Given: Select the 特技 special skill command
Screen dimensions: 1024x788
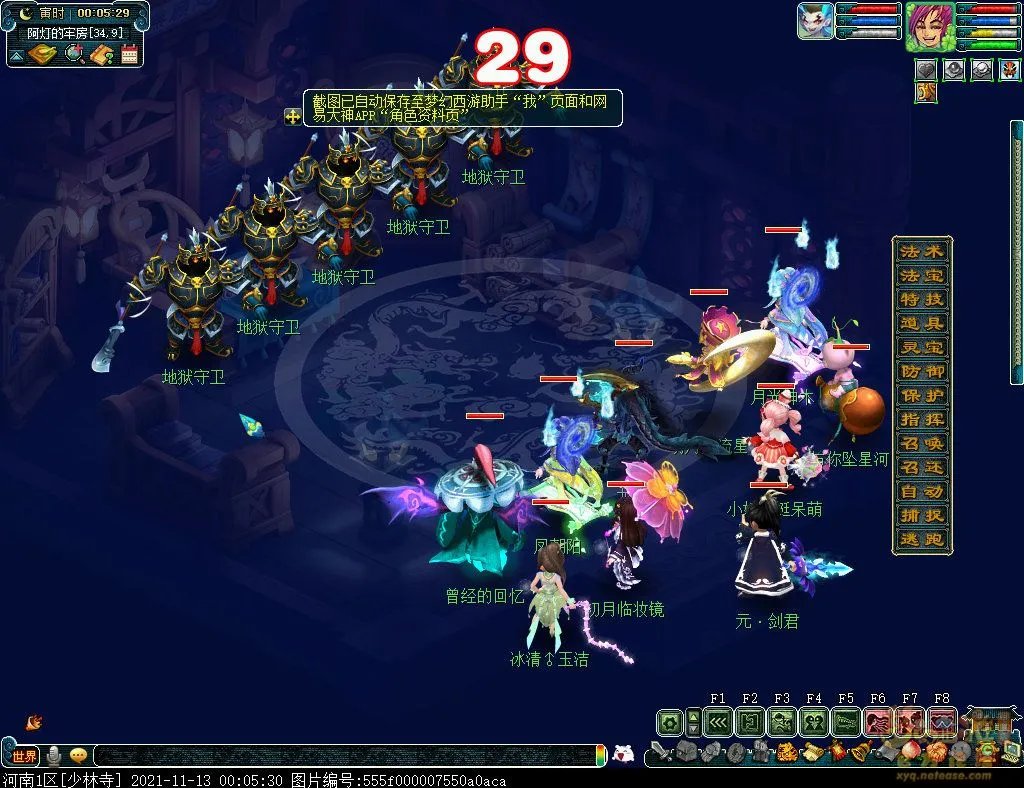Looking at the screenshot, I should pyautogui.click(x=922, y=299).
